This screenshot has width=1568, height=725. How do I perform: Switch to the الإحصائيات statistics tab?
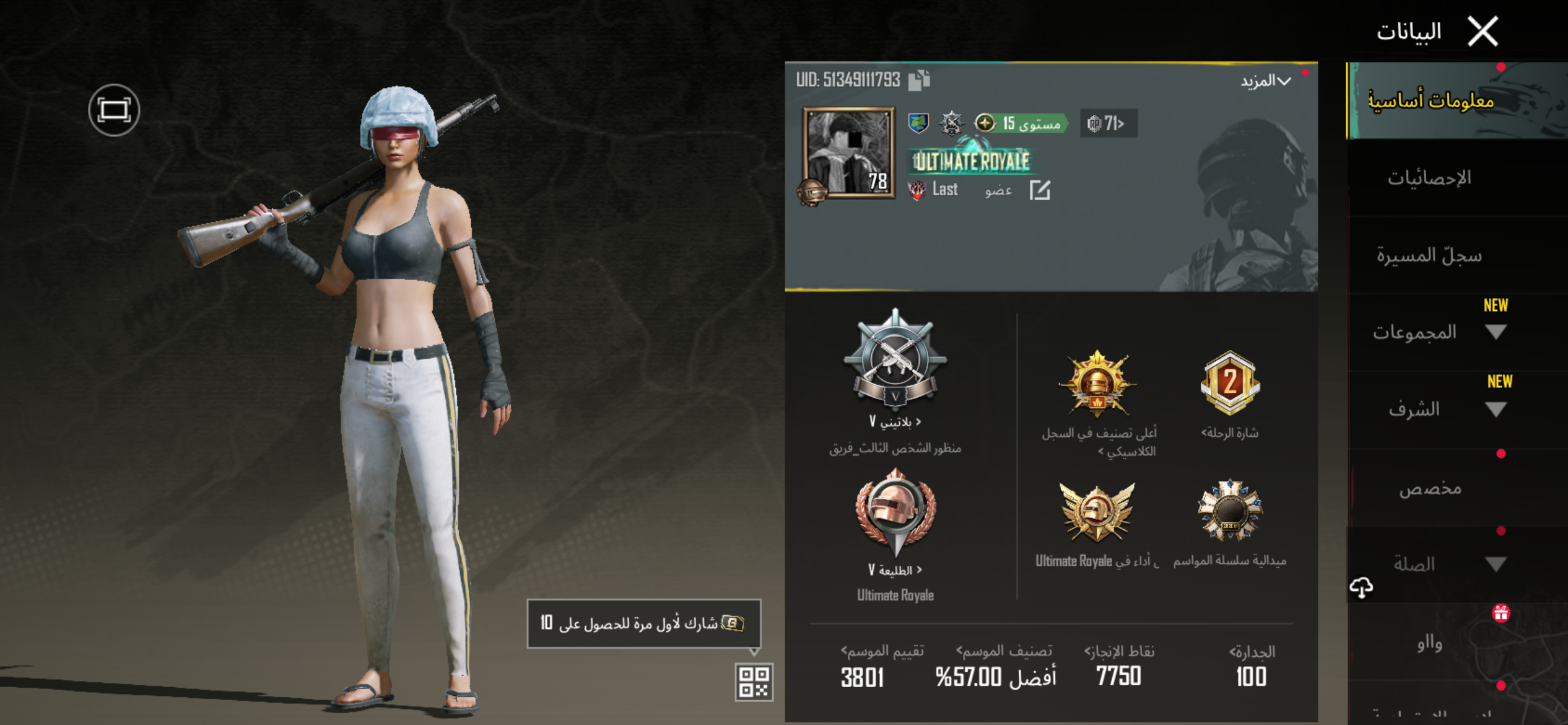tap(1429, 178)
